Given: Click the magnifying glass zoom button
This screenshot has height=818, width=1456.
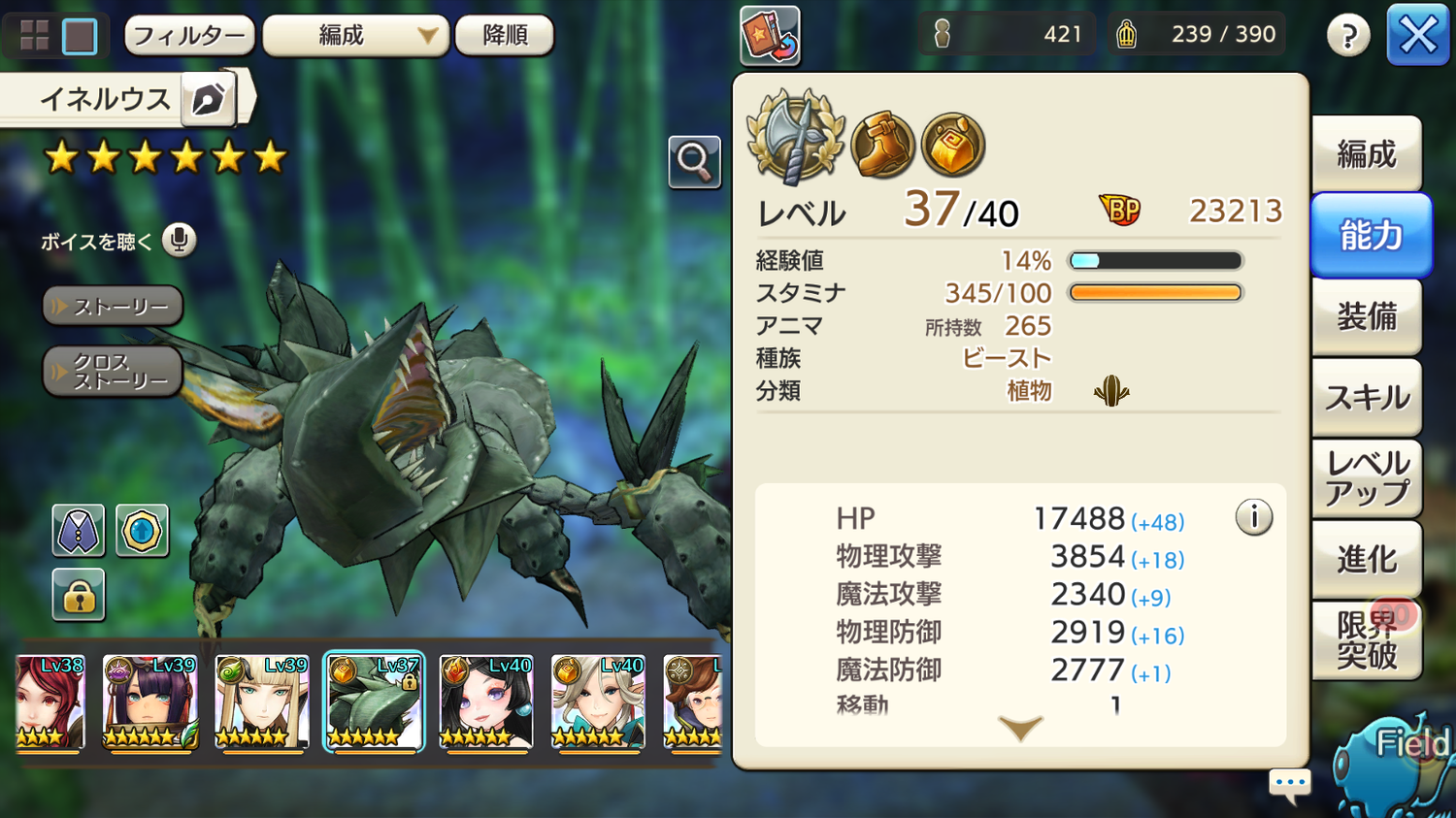Looking at the screenshot, I should 694,161.
